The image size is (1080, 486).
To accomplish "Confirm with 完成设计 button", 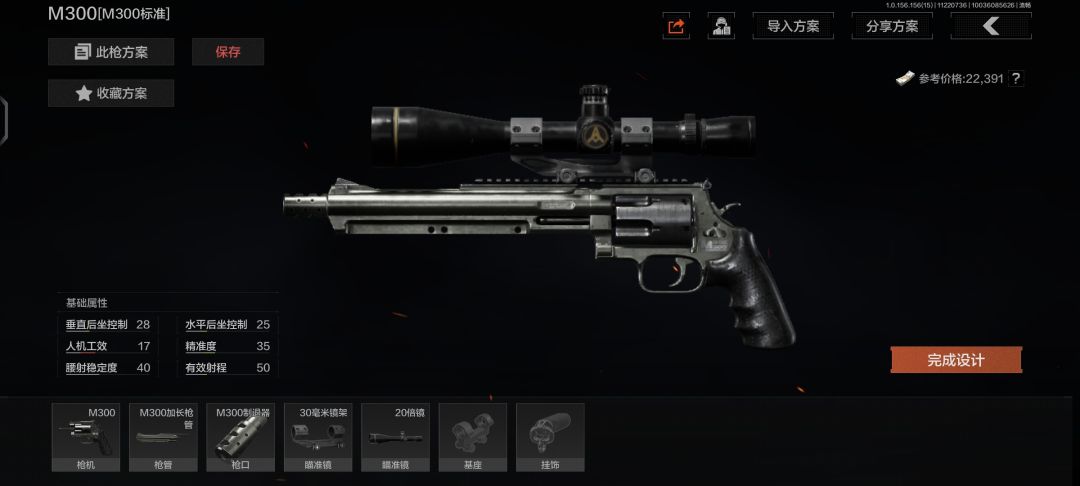I will (x=956, y=360).
